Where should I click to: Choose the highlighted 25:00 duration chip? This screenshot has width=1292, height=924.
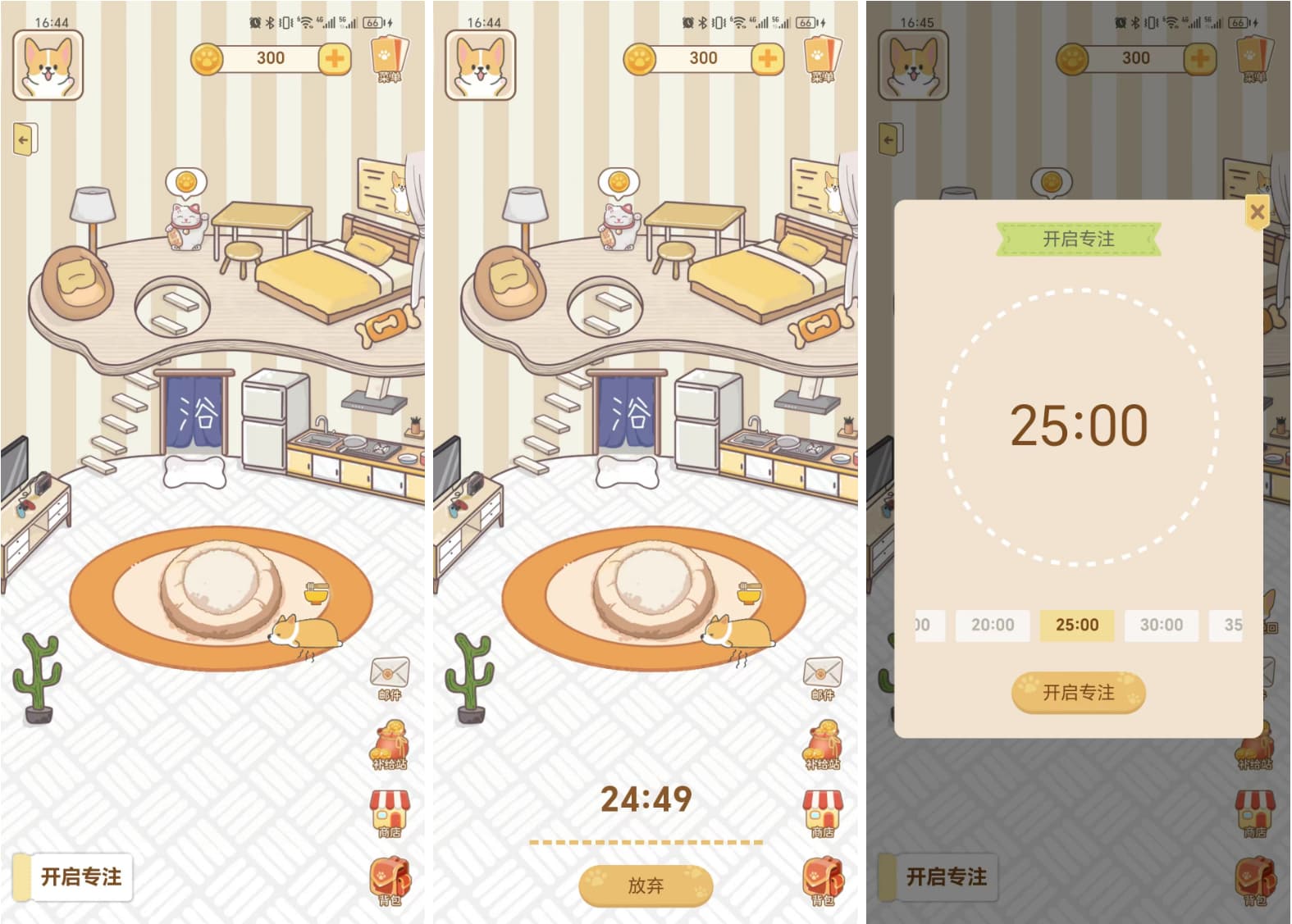click(x=1076, y=626)
